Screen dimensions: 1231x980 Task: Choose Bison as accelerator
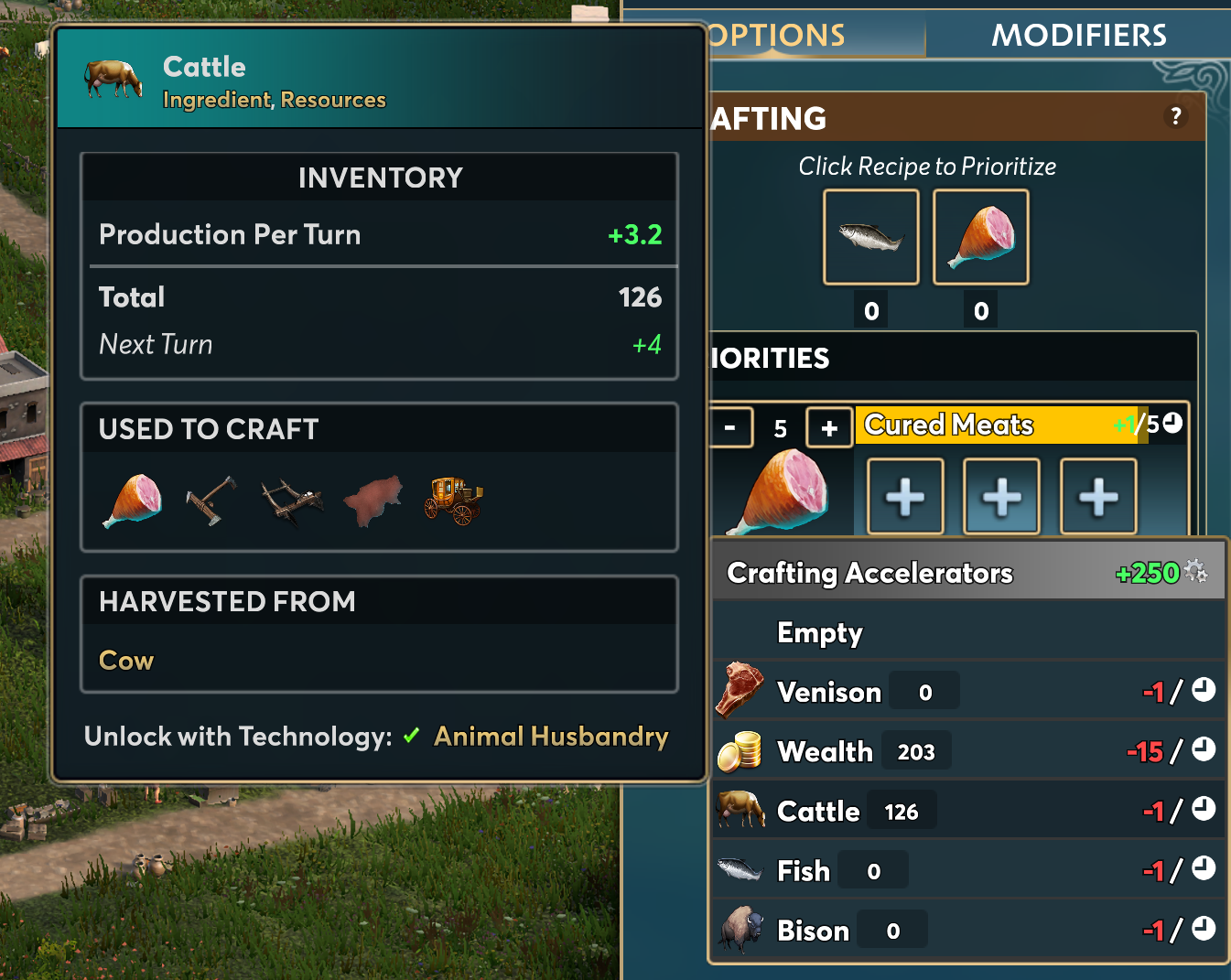coord(813,931)
